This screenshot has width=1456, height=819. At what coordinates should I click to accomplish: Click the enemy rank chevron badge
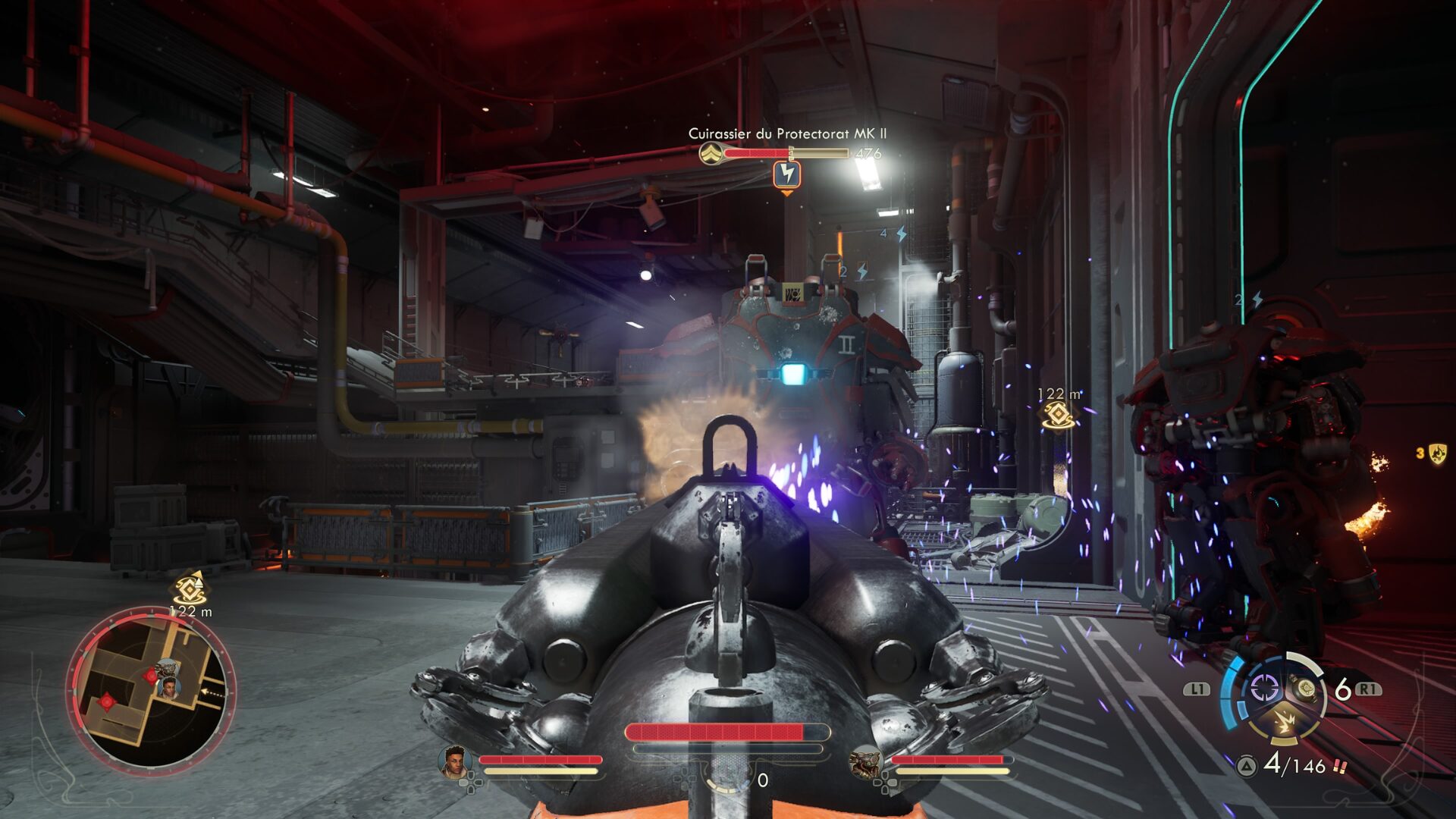711,154
